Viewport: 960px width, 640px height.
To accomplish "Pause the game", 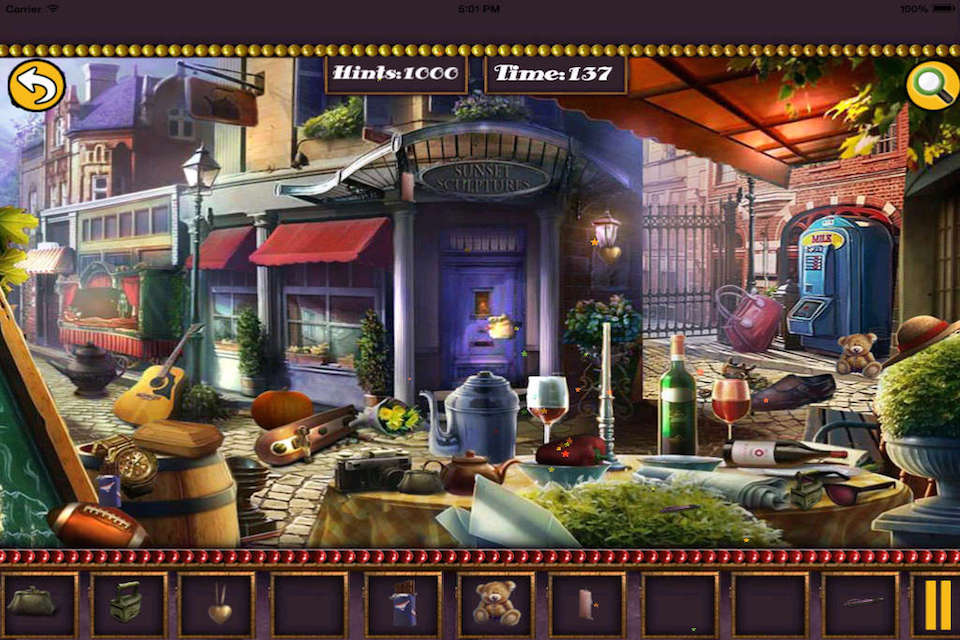I will coord(937,604).
